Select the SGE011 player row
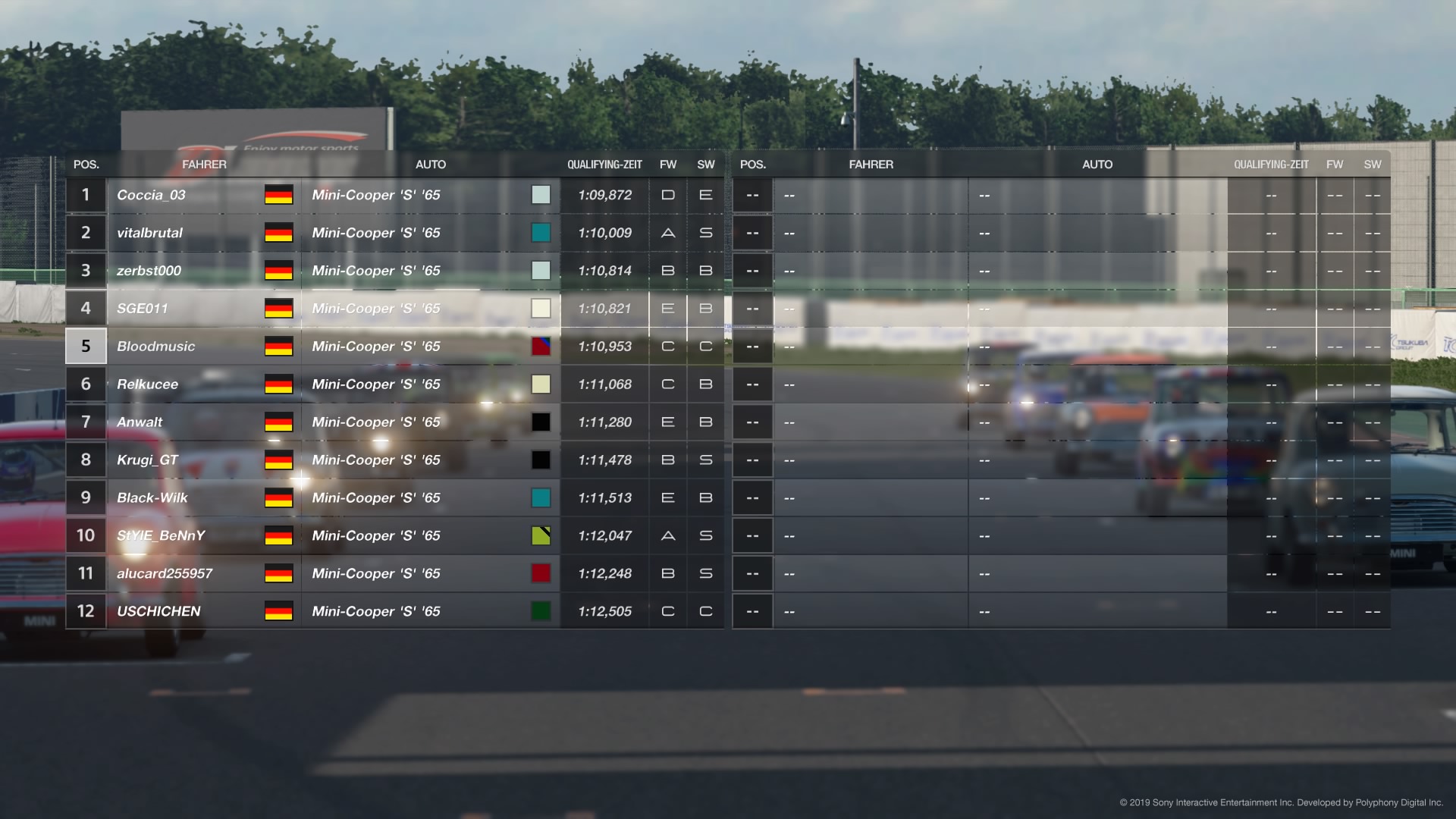 tap(143, 309)
